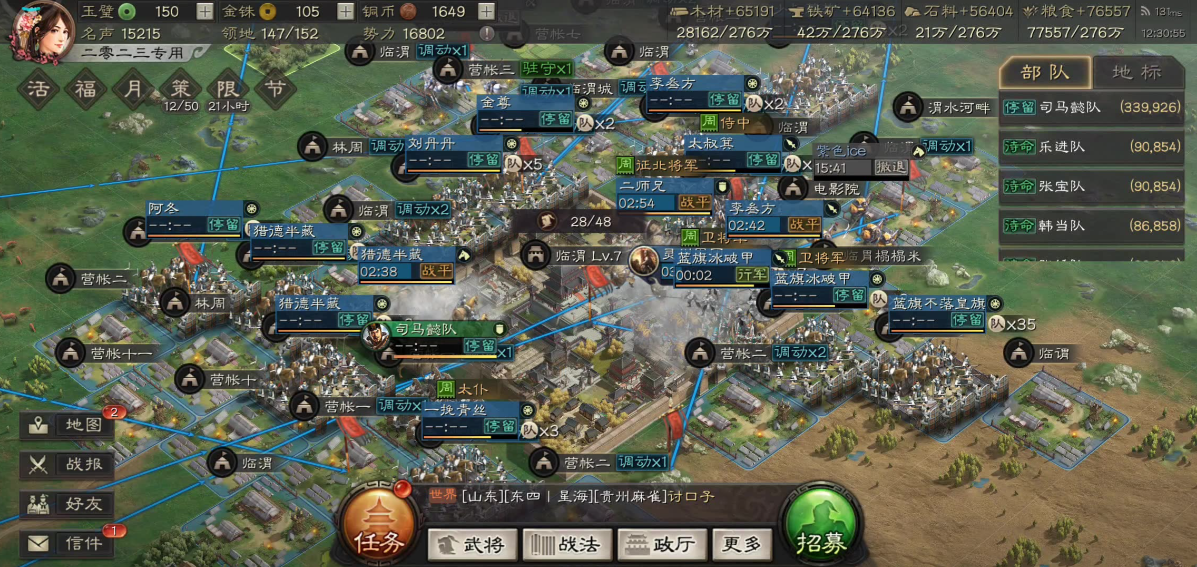1197x567 pixels.
Task: Add 铜币 using its plus button
Action: click(x=487, y=12)
